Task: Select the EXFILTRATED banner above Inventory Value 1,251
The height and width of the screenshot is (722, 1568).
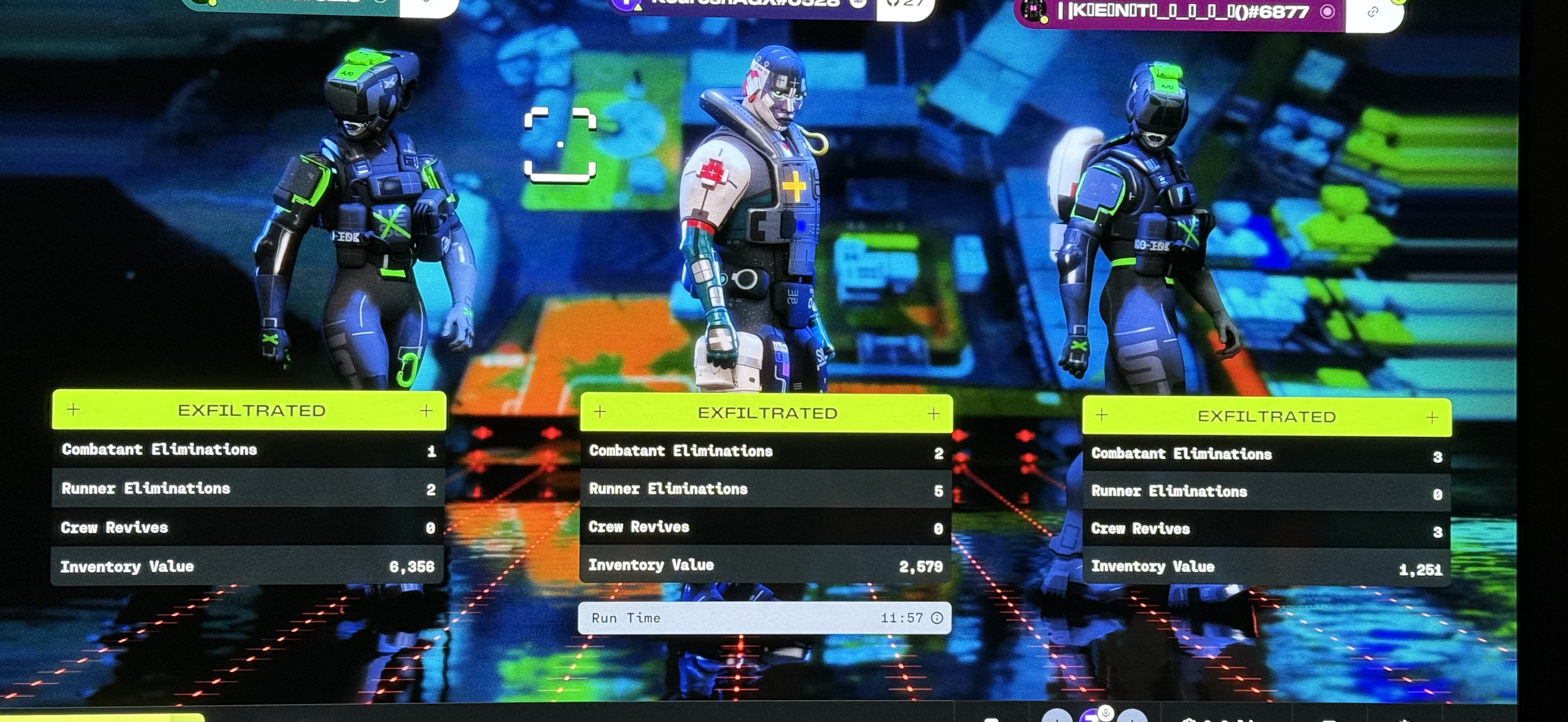Action: [1267, 417]
